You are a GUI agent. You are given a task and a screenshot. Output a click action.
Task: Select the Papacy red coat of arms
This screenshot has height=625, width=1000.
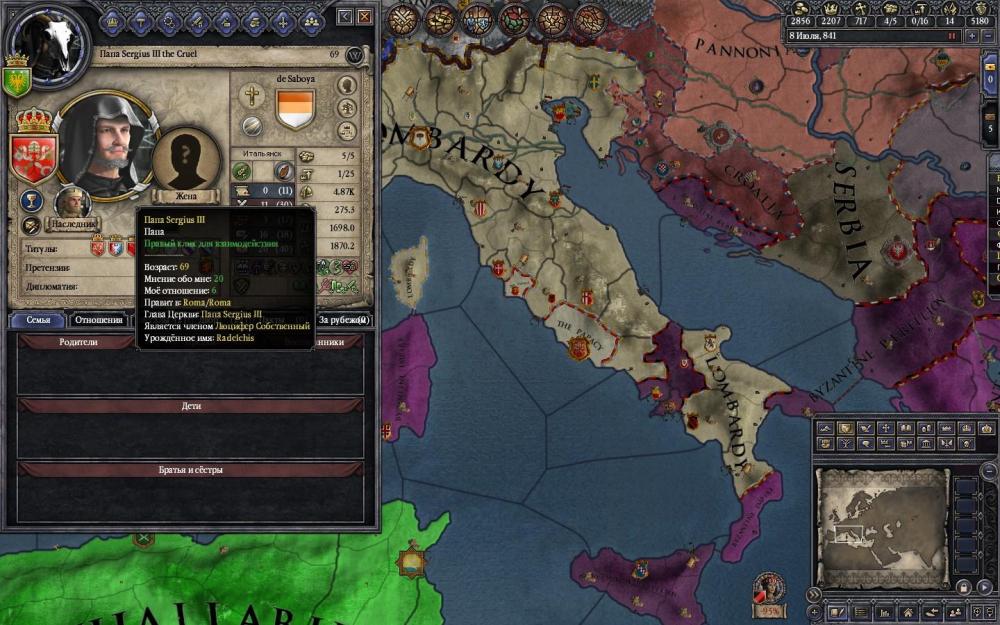coord(32,157)
